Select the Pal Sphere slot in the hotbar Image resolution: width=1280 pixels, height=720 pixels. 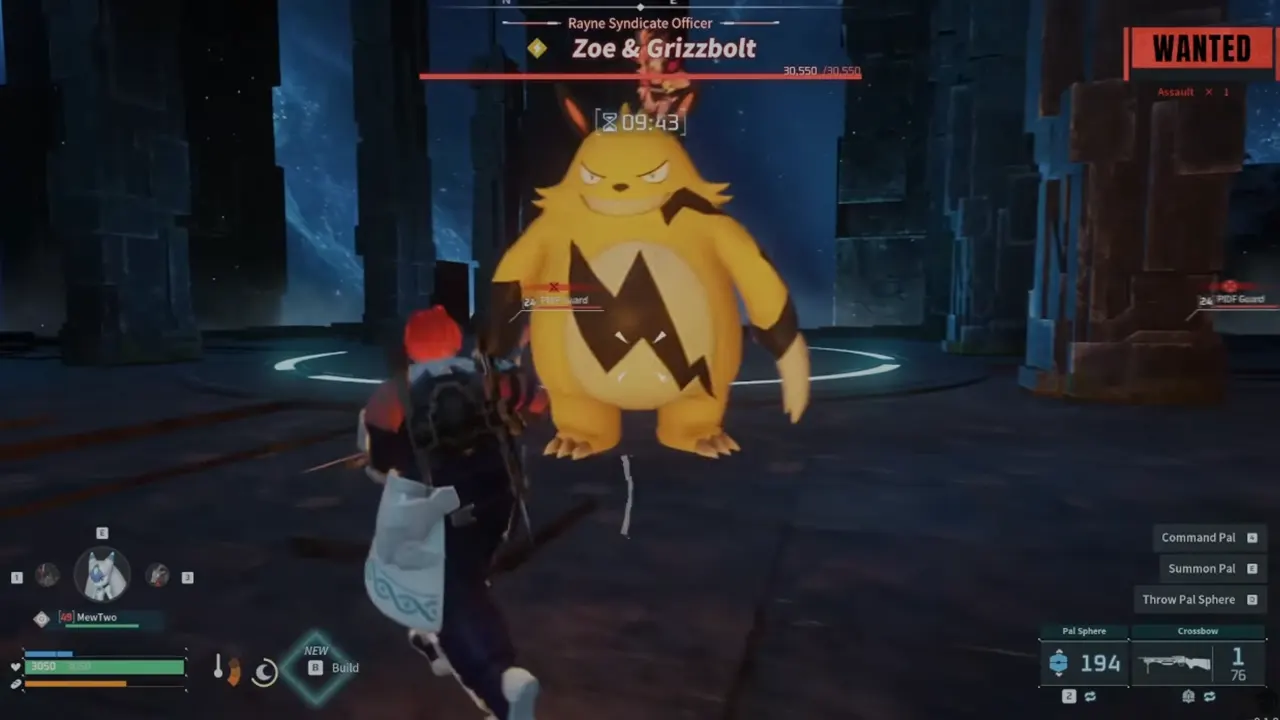tap(1085, 662)
